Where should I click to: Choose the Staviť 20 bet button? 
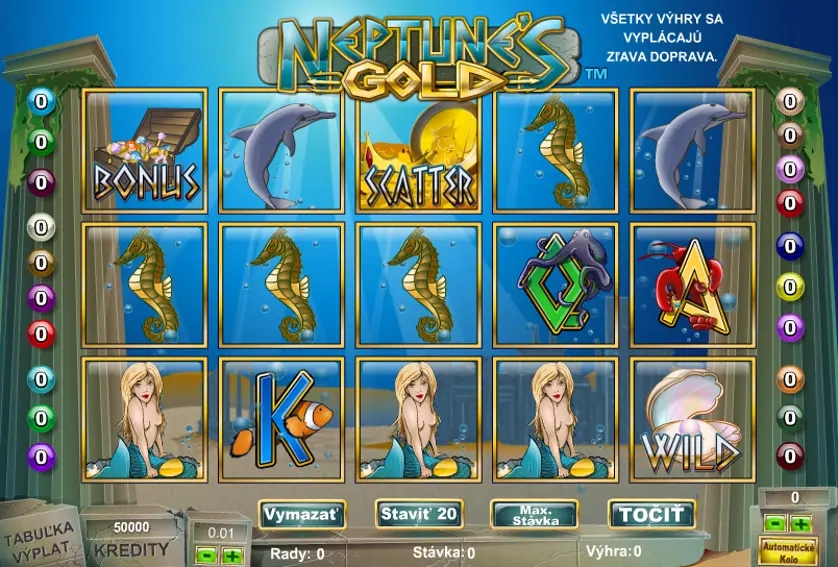[419, 515]
